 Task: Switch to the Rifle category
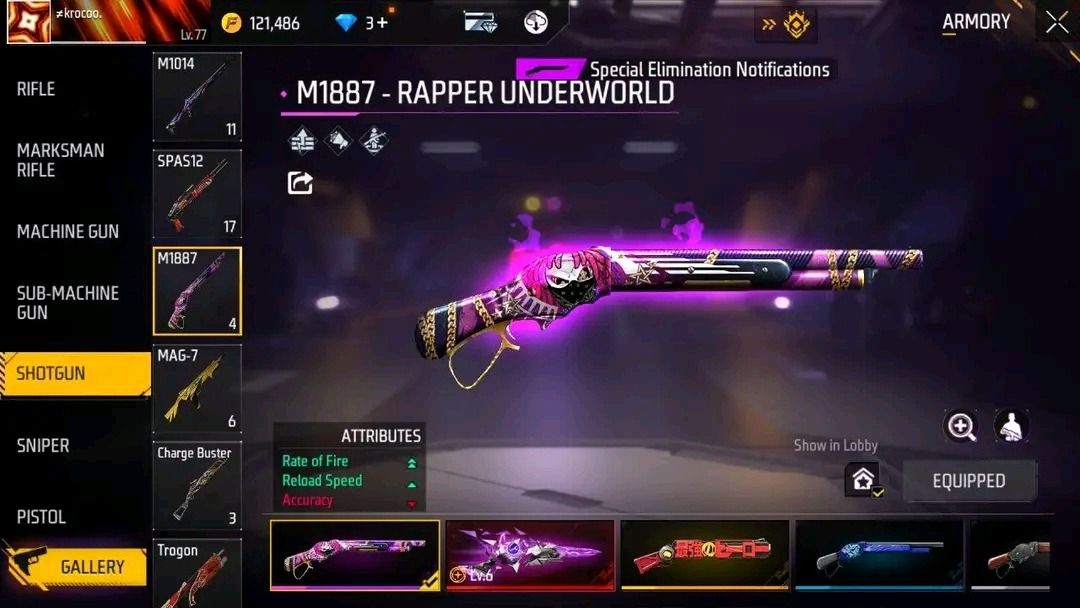pos(36,89)
